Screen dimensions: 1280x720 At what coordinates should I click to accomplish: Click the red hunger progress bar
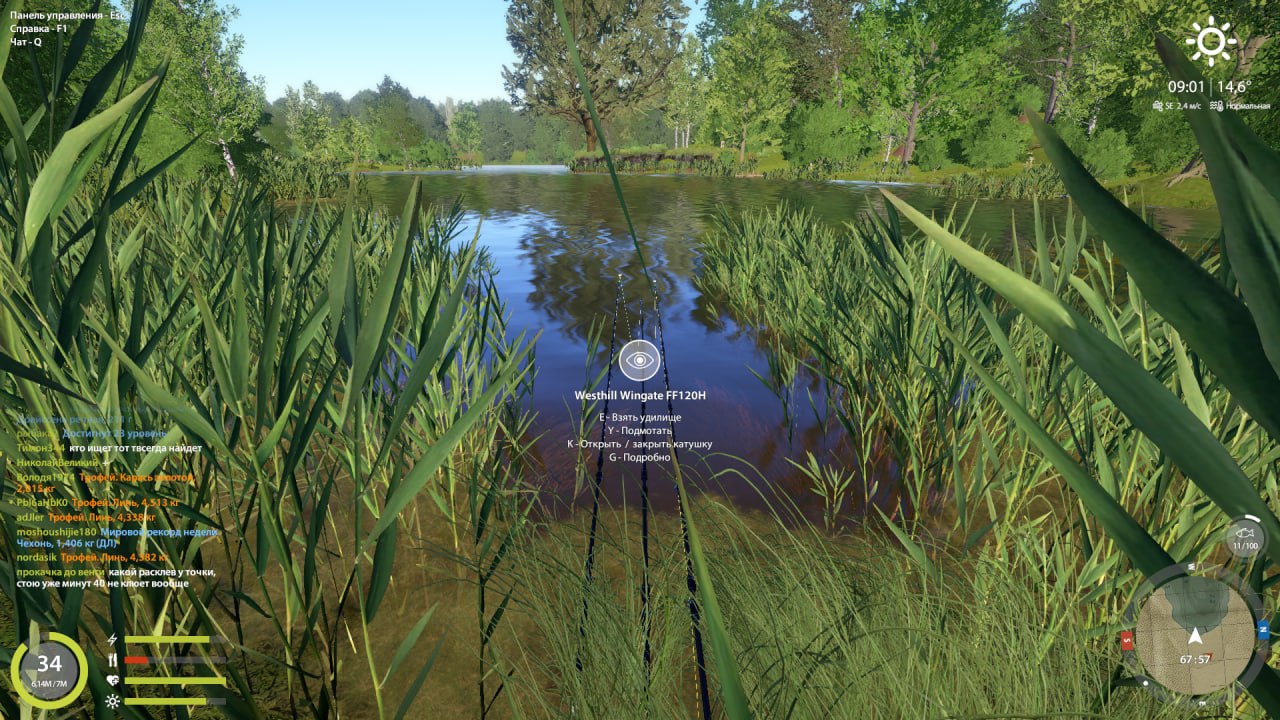point(135,659)
